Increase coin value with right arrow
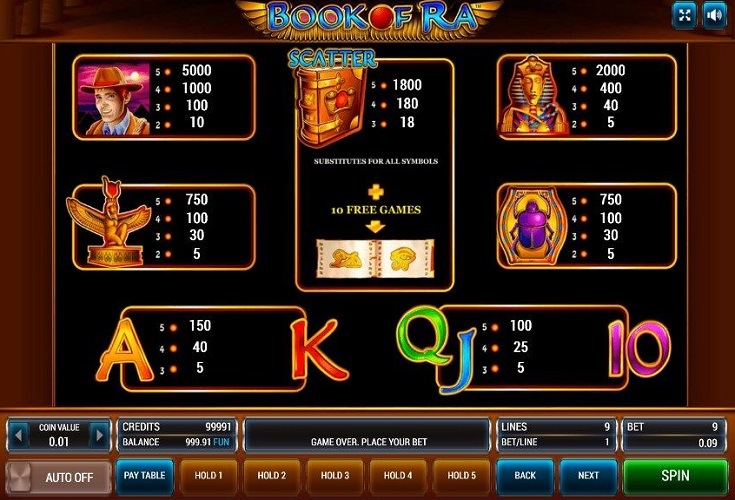 tap(99, 436)
